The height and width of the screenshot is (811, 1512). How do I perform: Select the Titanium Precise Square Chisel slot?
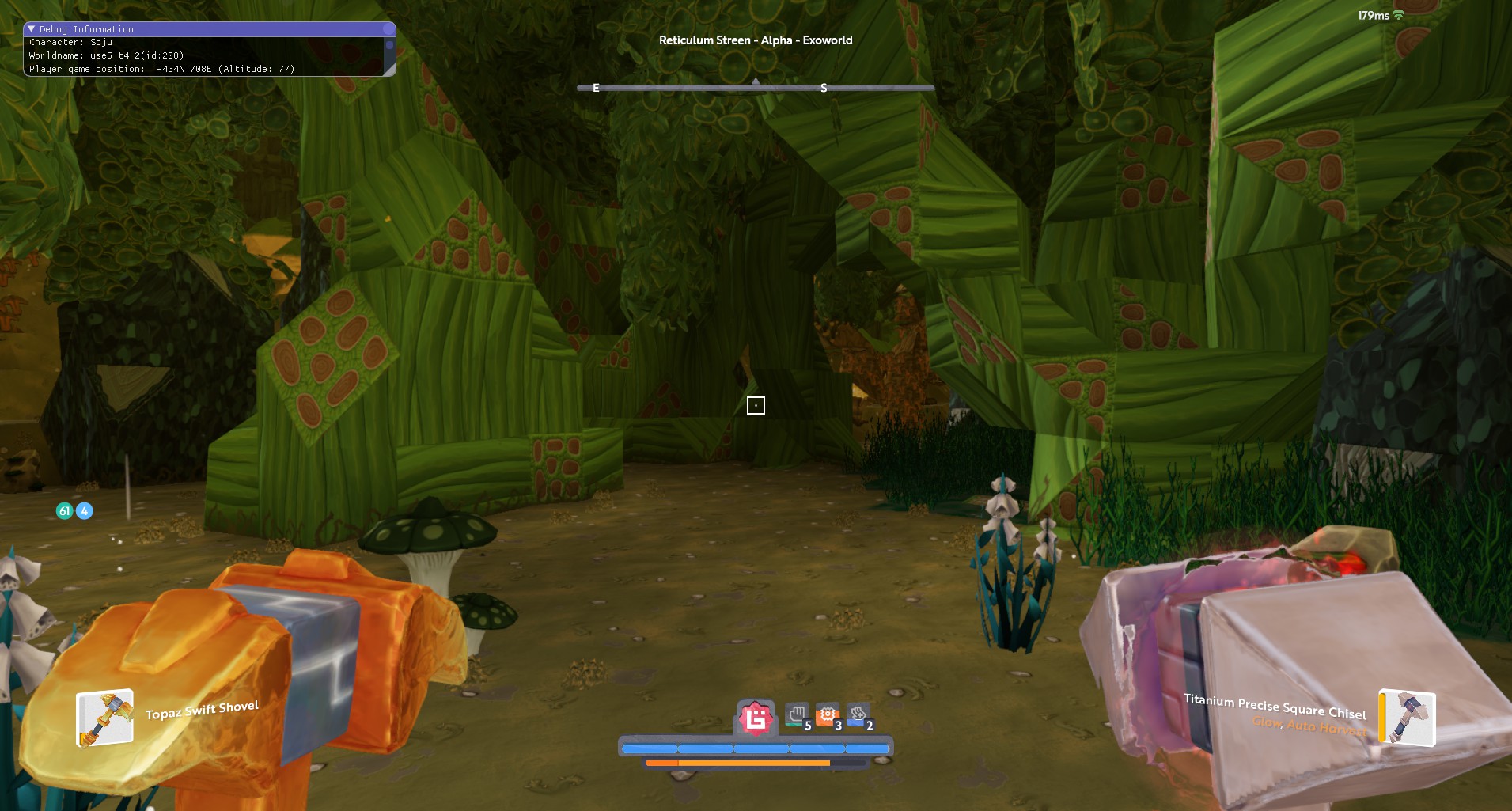point(1407,718)
